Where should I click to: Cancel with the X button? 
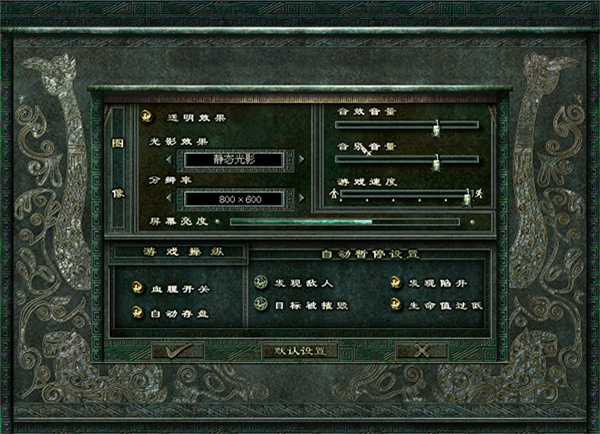point(421,350)
